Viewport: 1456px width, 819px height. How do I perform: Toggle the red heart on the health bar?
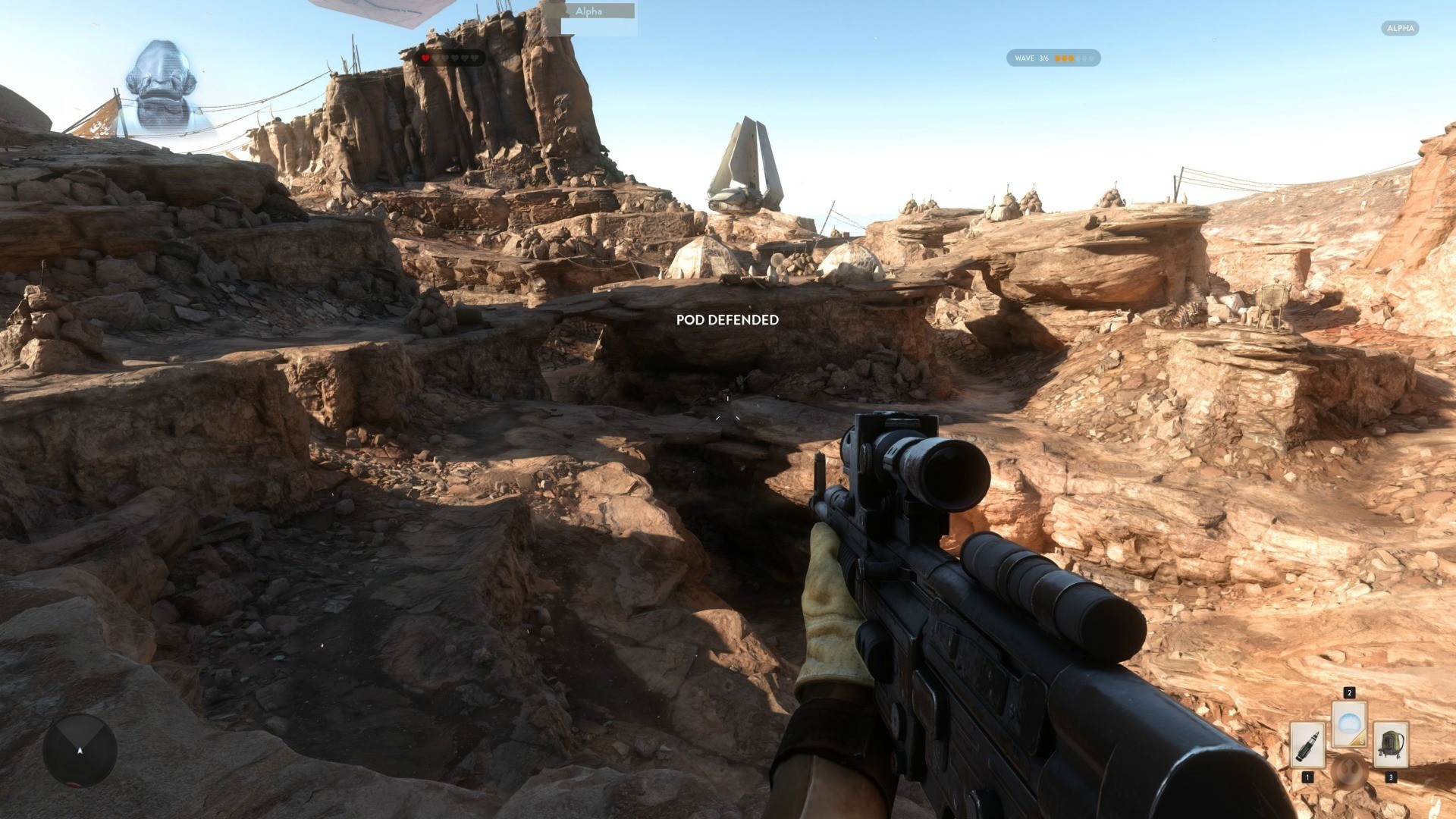click(425, 58)
